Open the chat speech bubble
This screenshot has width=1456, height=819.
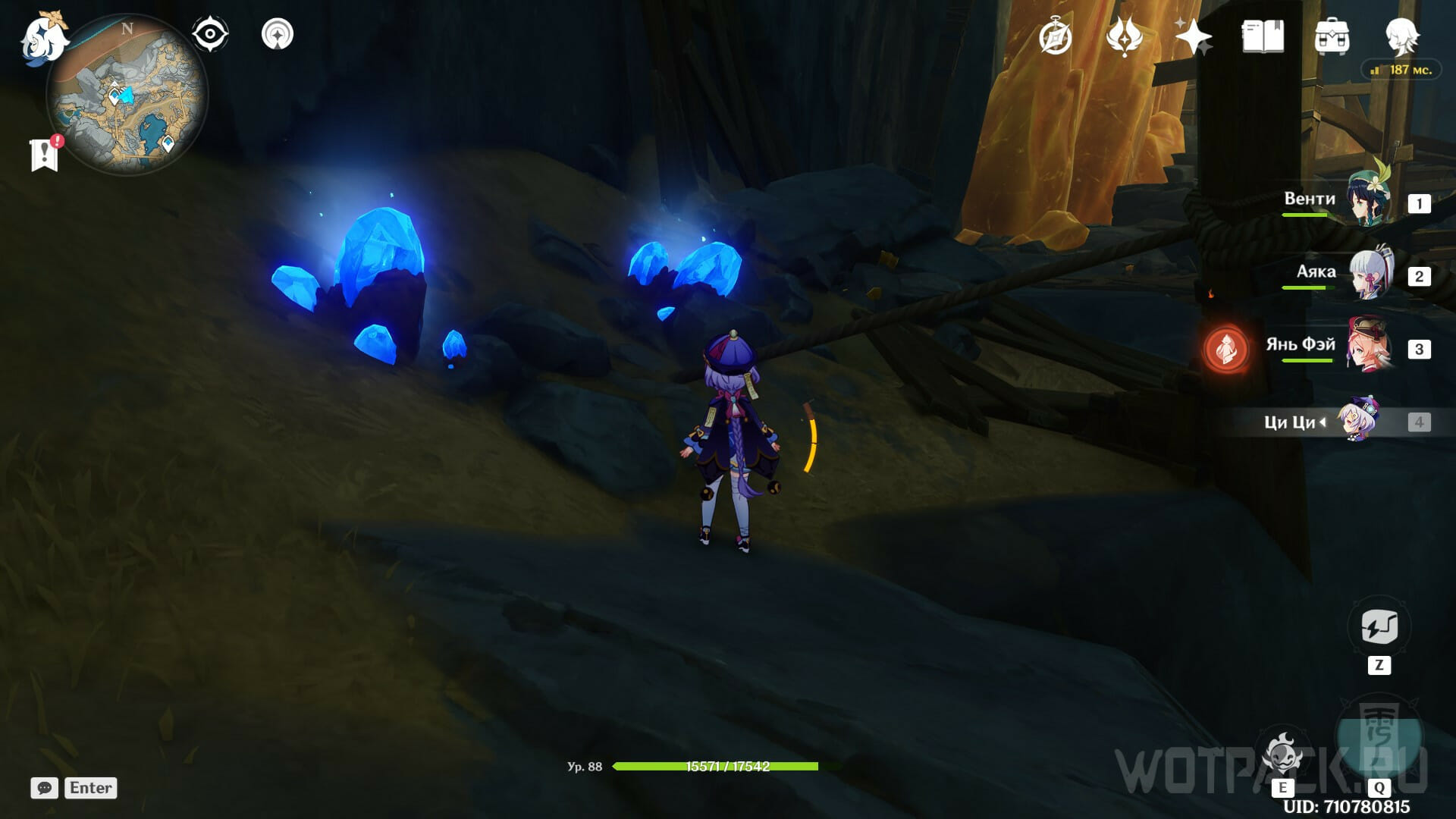pyautogui.click(x=44, y=788)
